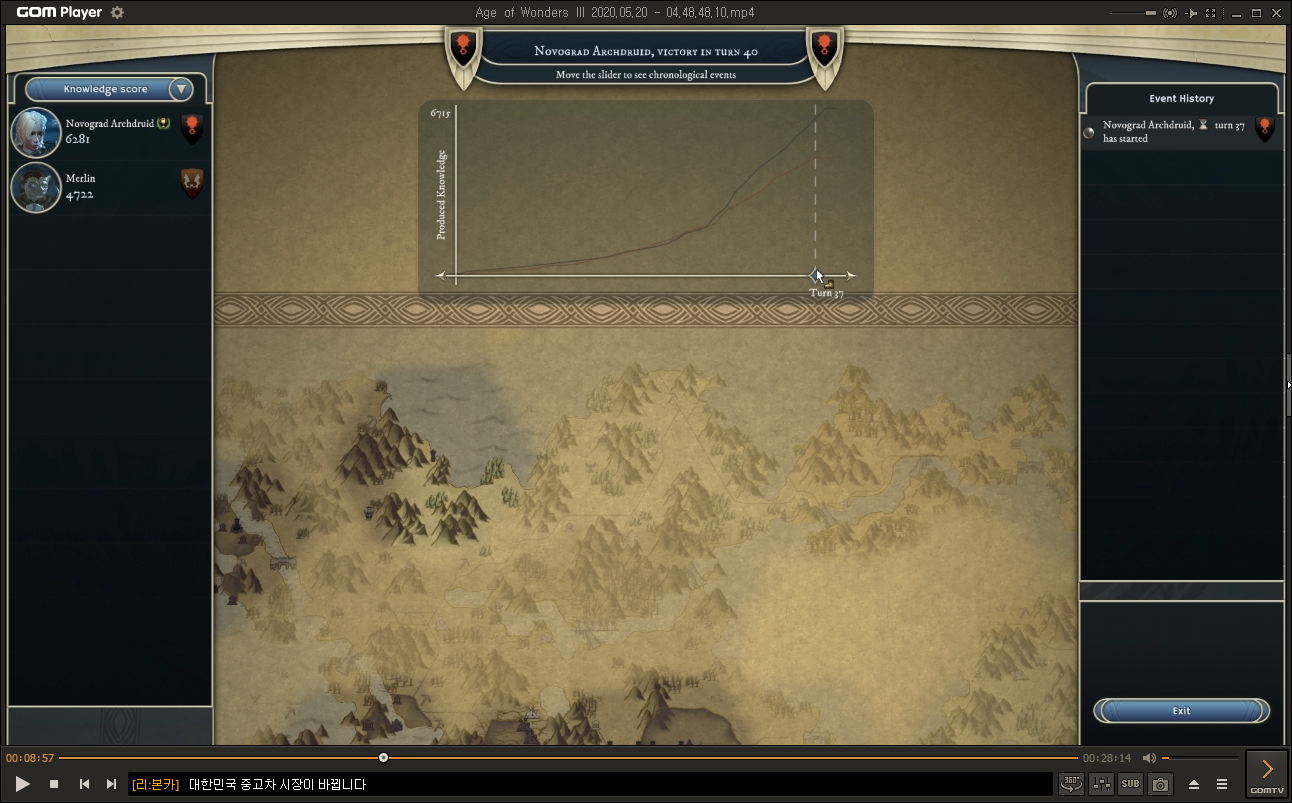Viewport: 1292px width, 803px height.
Task: Toggle subtitles with the SUB button
Action: 1130,784
